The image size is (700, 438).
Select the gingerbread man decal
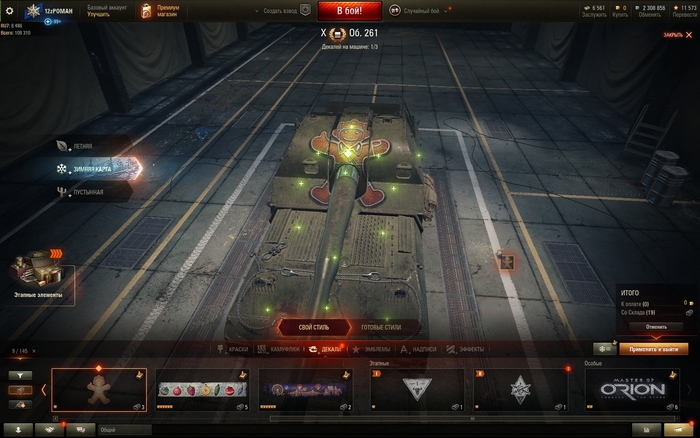99,389
